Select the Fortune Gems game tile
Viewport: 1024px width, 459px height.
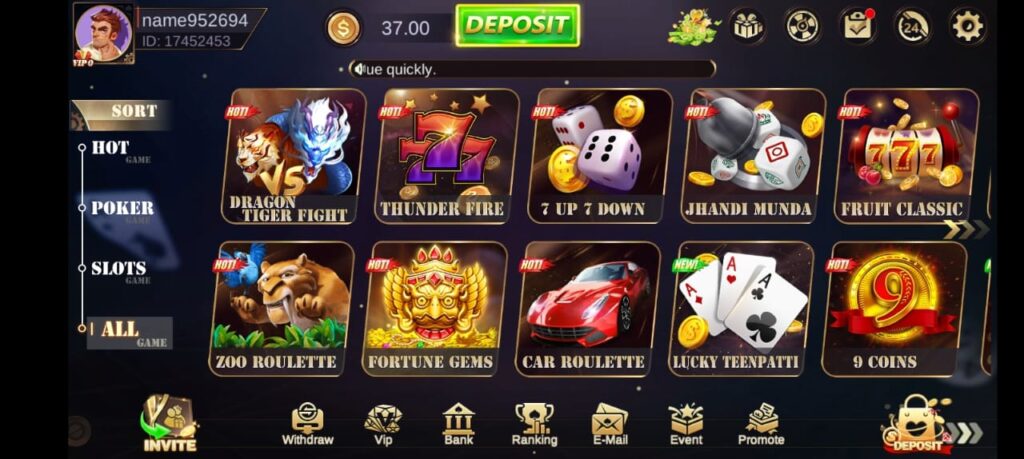tap(434, 308)
